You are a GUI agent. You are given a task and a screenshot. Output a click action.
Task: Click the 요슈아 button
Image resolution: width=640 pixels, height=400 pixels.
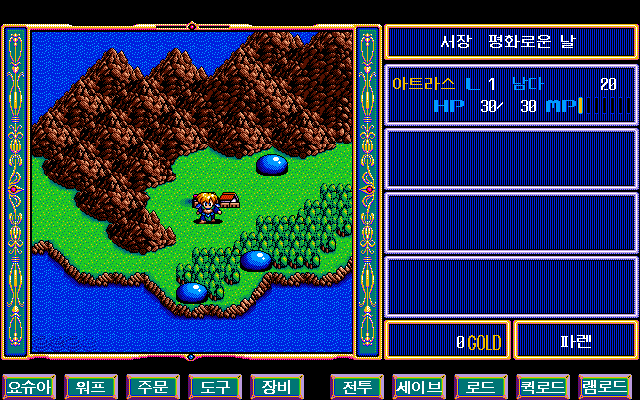coord(28,387)
